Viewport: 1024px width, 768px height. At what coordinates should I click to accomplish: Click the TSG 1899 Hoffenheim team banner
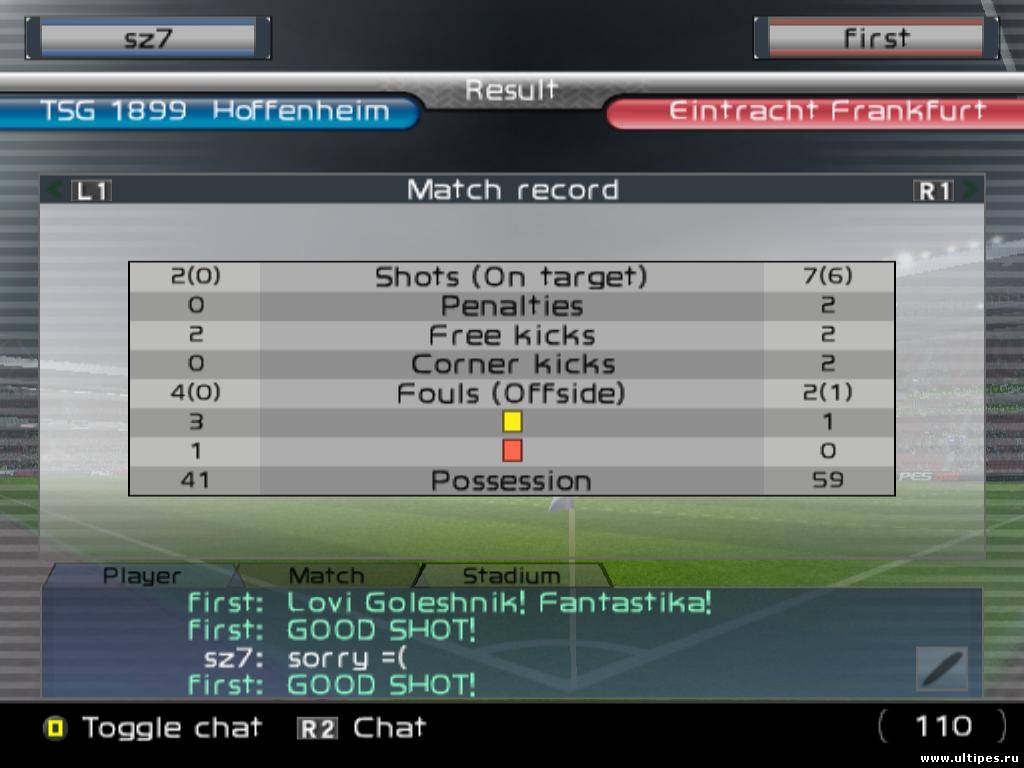213,111
